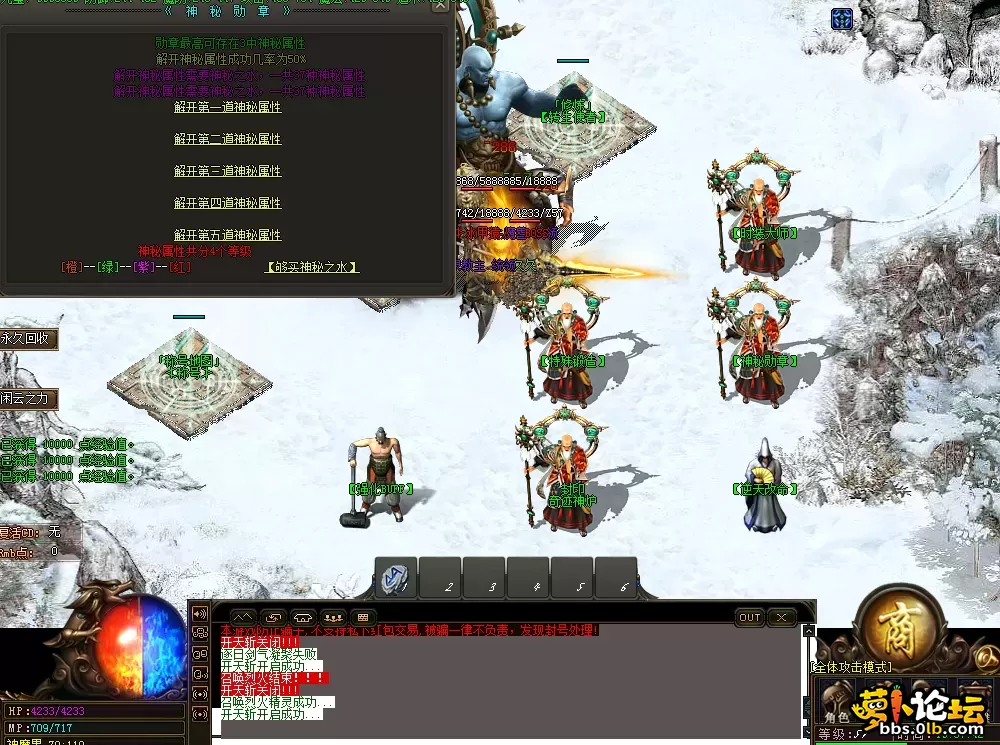The height and width of the screenshot is (745, 1000).
Task: Toggle the 全体攻击模式 attack mode label
Action: (851, 666)
